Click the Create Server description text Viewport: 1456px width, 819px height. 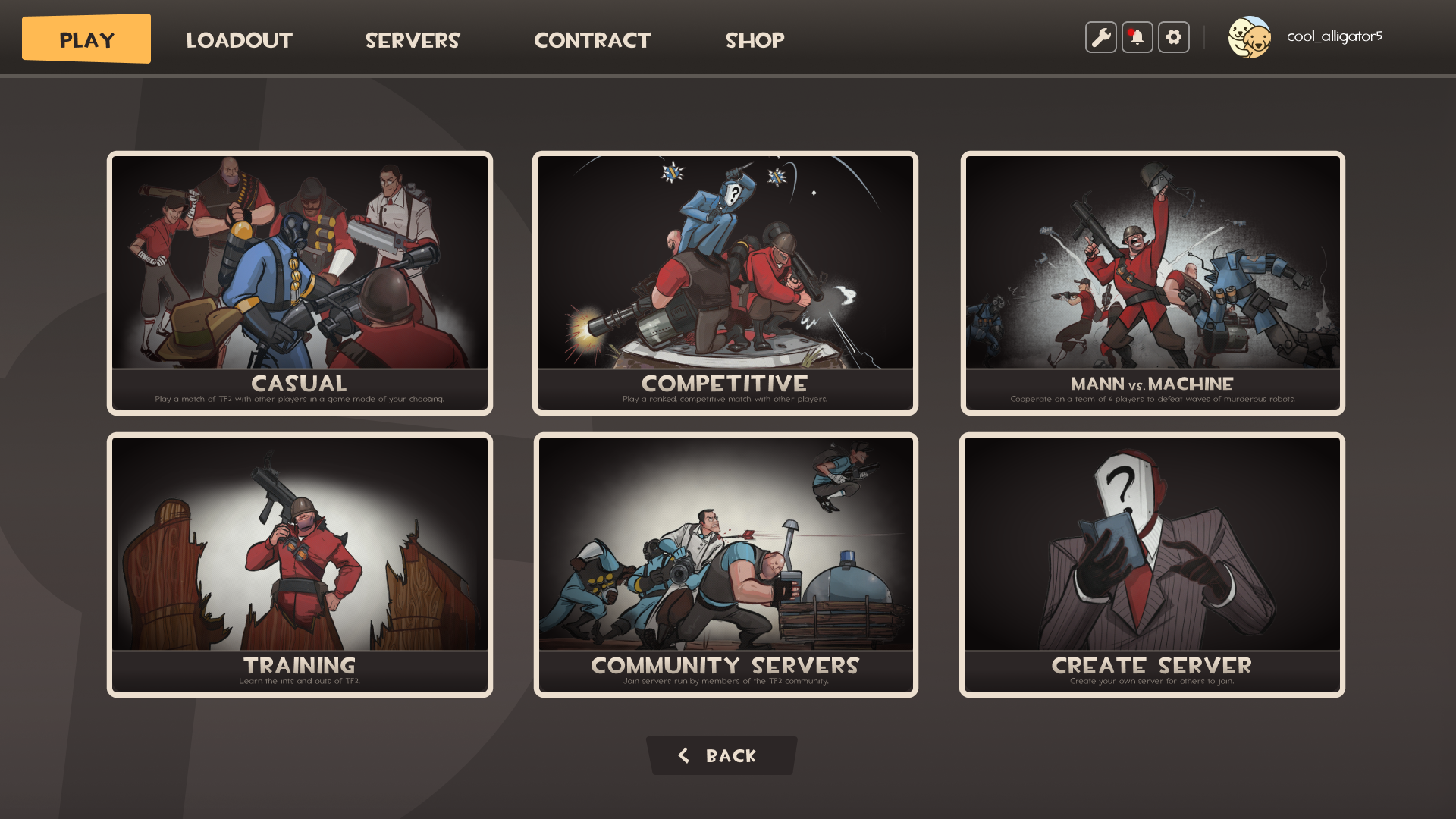(1151, 681)
